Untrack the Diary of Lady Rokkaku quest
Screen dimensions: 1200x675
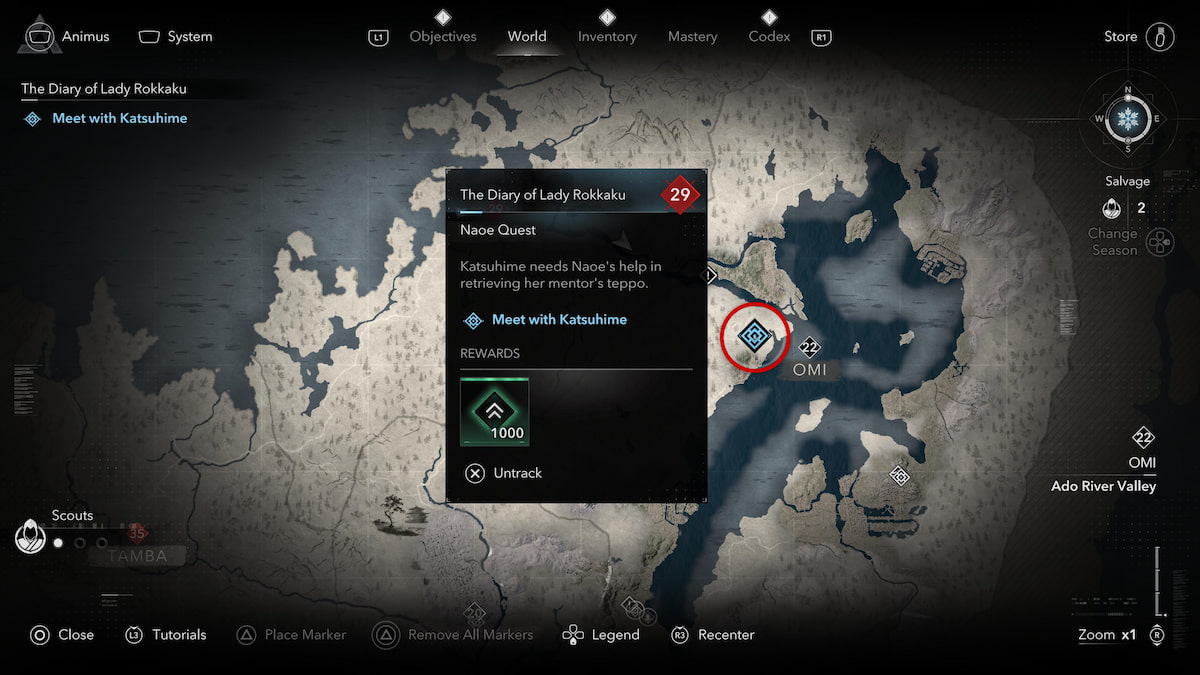tap(504, 473)
